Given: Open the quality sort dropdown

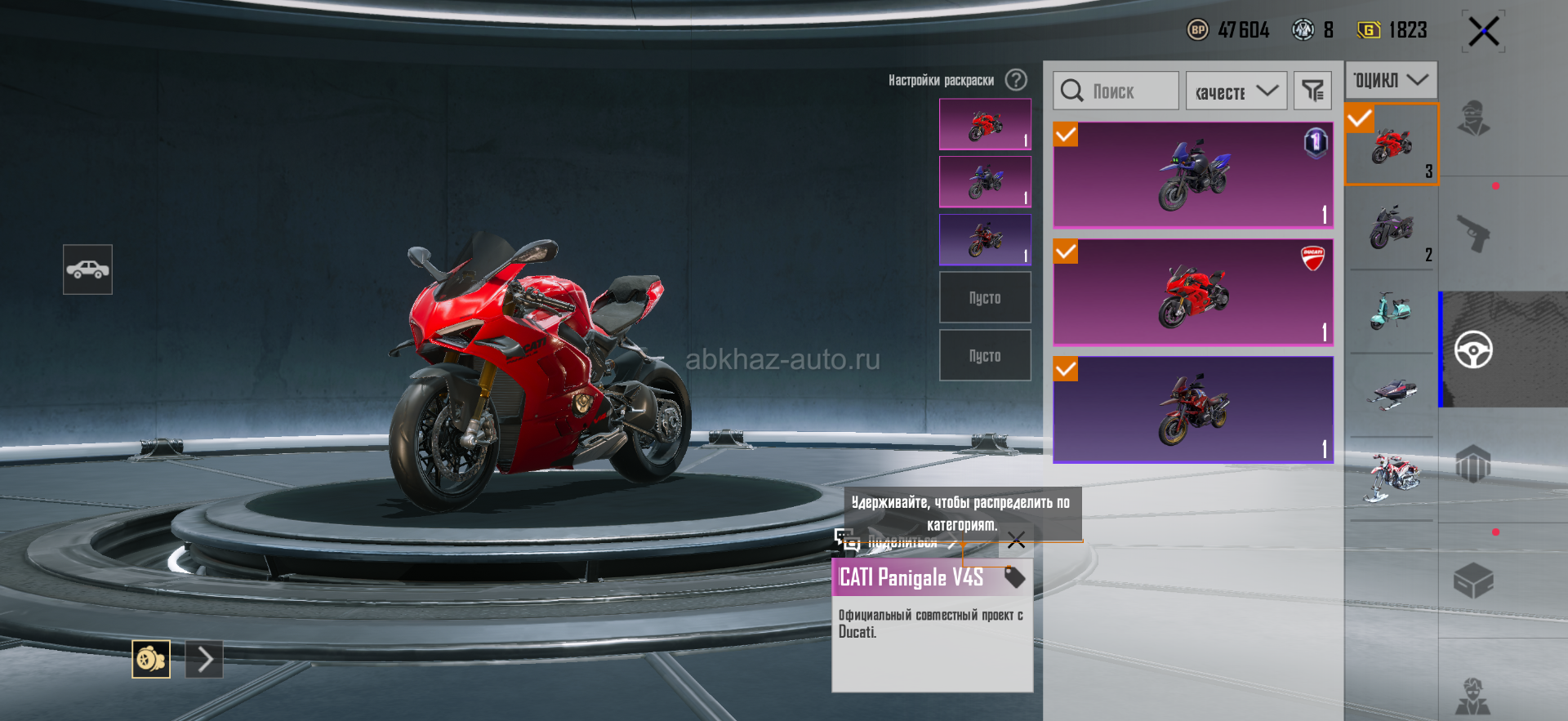Looking at the screenshot, I should (1236, 91).
